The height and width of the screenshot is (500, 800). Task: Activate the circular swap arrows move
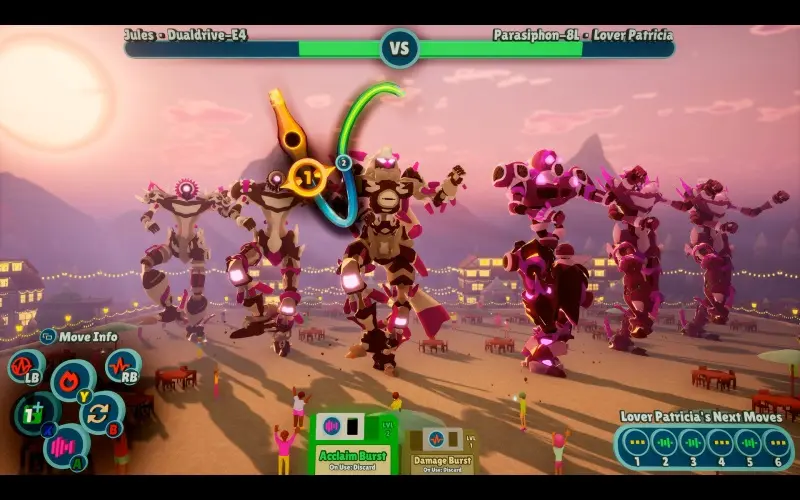tap(98, 413)
